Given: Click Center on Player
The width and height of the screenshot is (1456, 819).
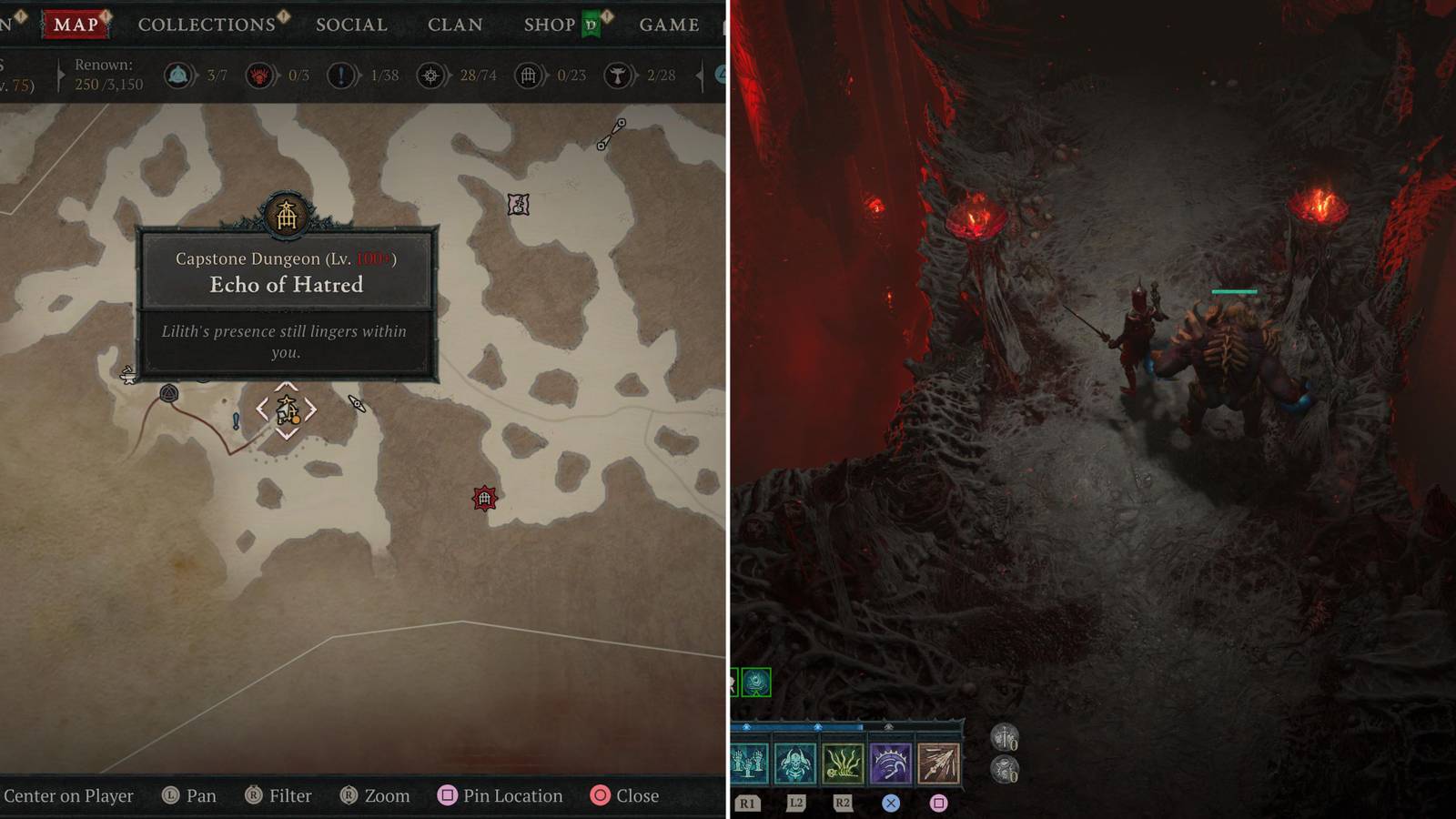Looking at the screenshot, I should tap(68, 795).
